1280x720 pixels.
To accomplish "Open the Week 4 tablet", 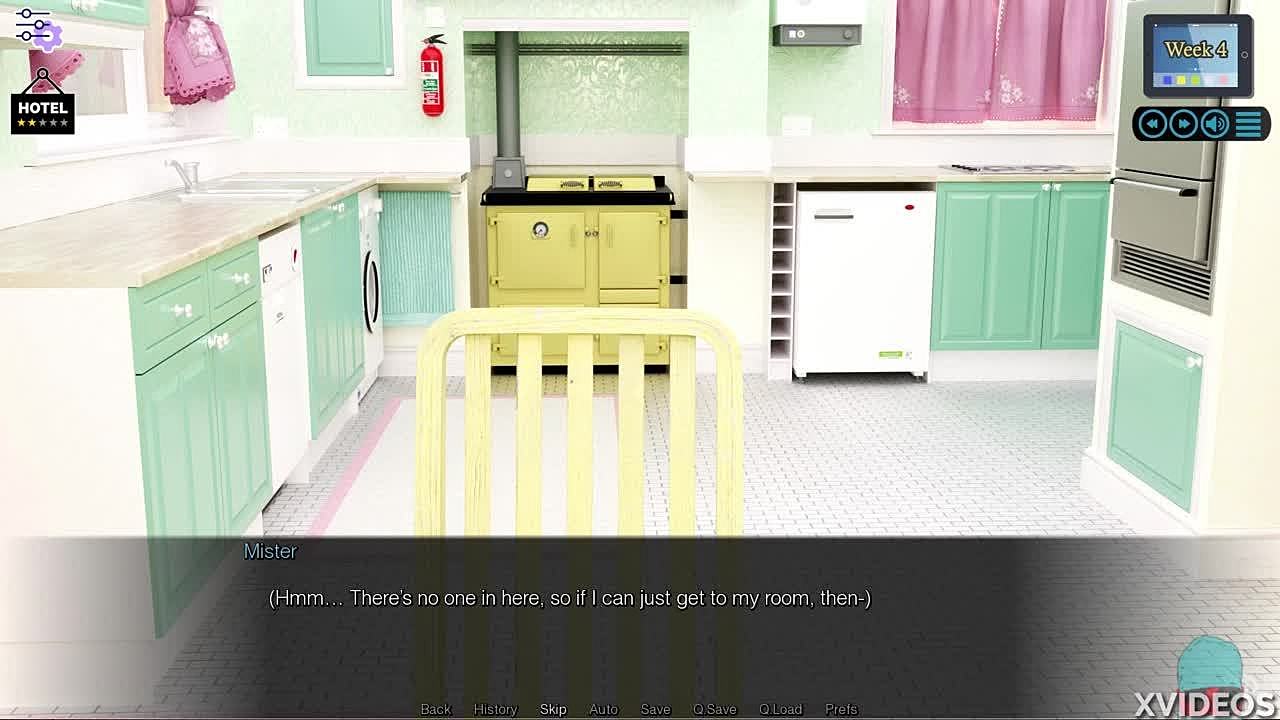I will [x=1196, y=55].
